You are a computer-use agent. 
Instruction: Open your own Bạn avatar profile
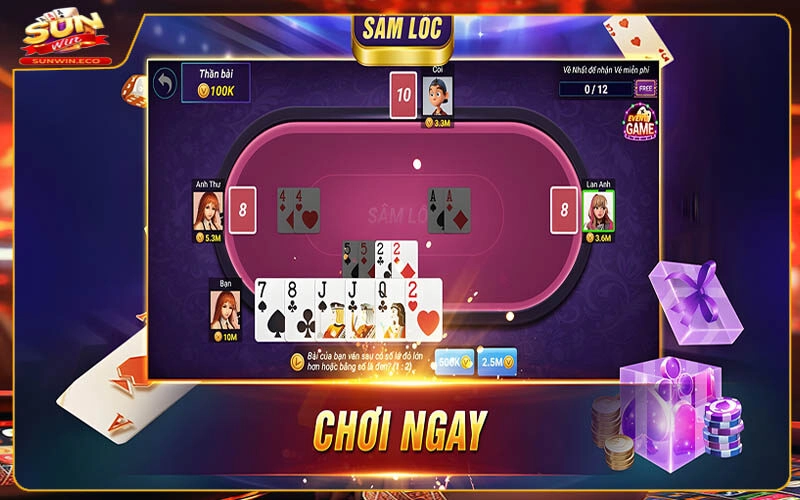225,309
